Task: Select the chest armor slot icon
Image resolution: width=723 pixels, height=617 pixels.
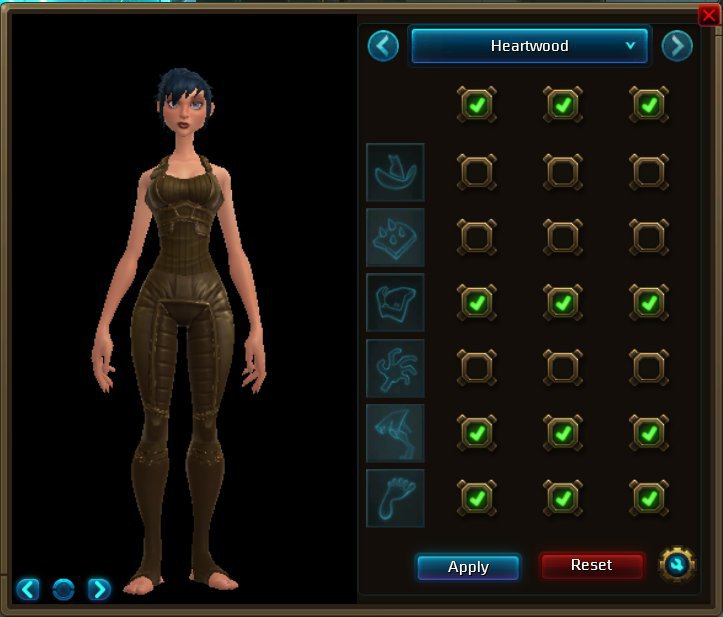Action: click(x=395, y=302)
